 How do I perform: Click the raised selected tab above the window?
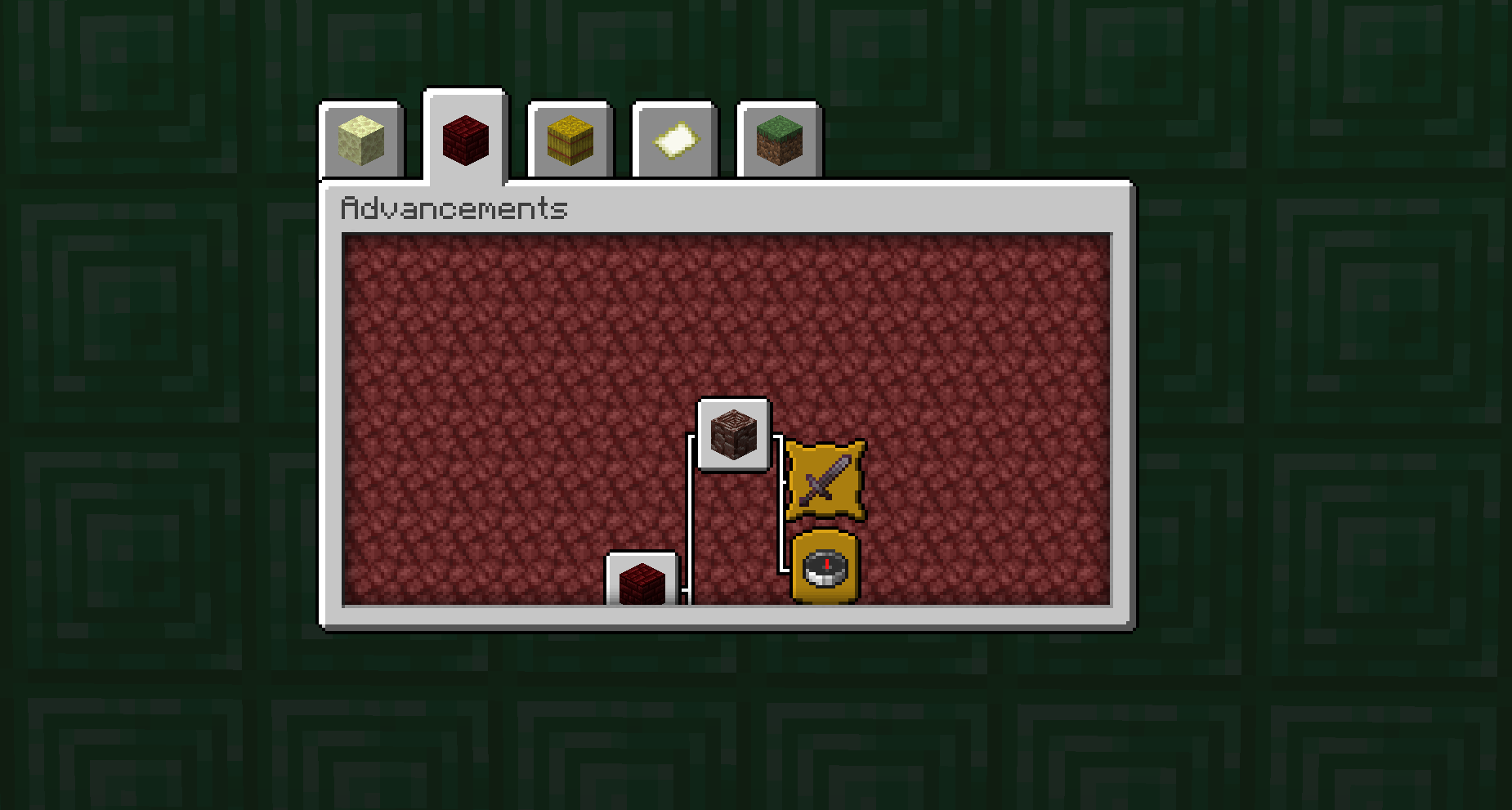point(465,139)
